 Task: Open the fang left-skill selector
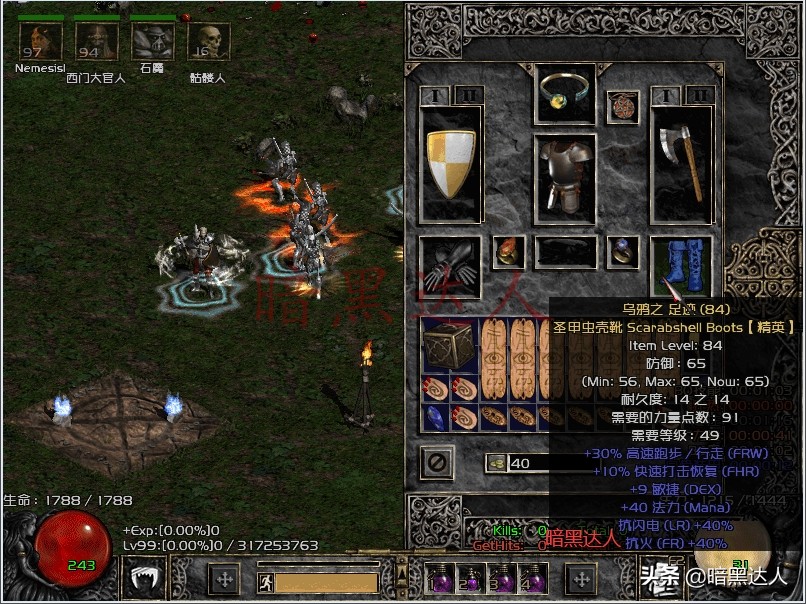(144, 578)
